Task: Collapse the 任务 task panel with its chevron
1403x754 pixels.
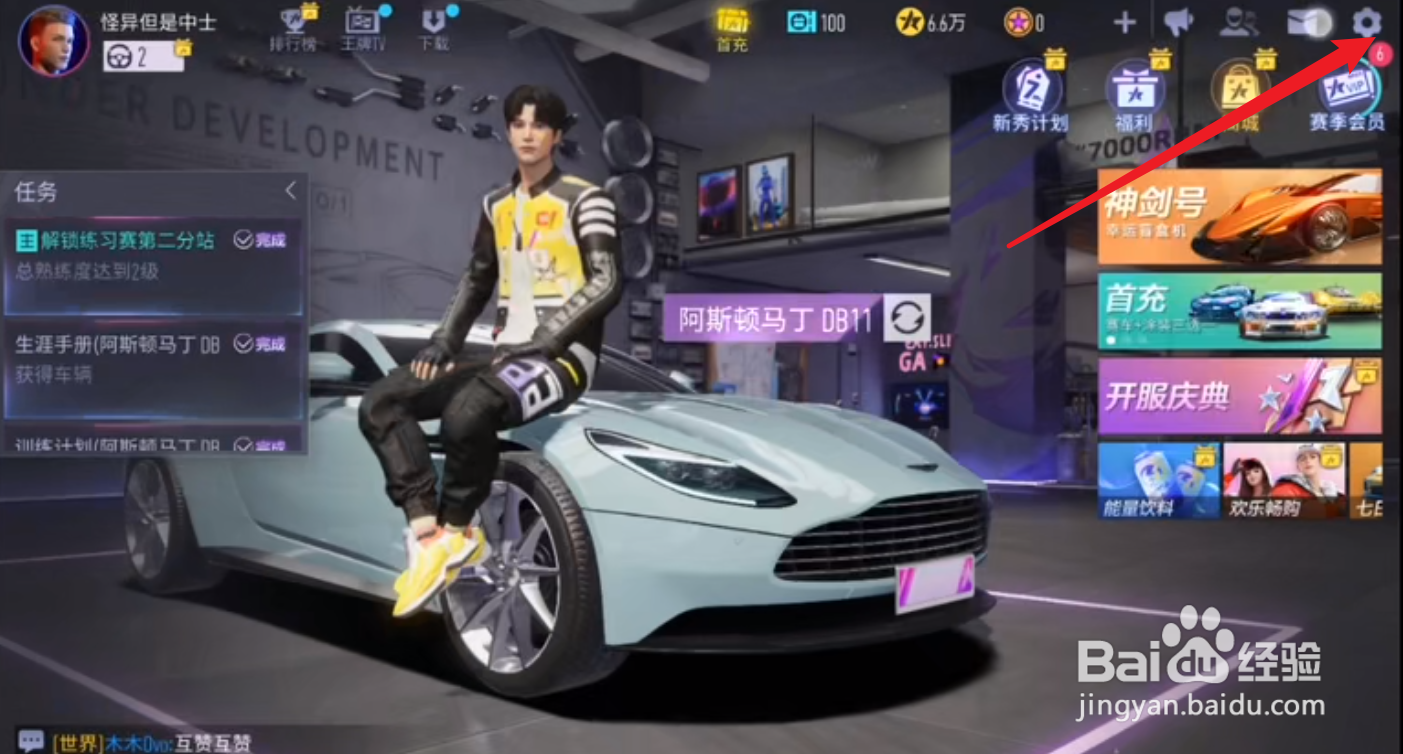Action: coord(293,192)
